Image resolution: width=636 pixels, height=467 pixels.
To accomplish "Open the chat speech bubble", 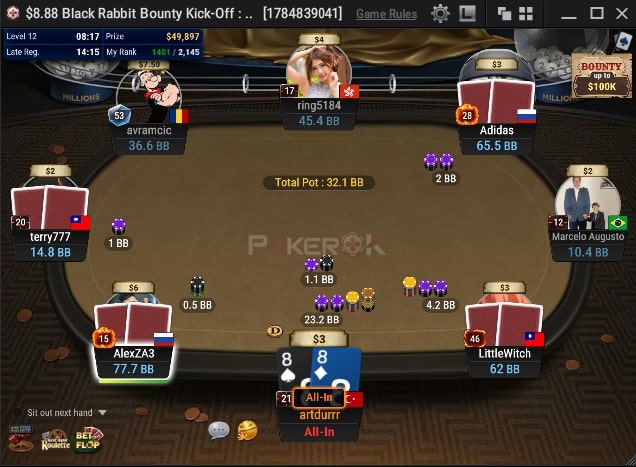I will click(218, 431).
